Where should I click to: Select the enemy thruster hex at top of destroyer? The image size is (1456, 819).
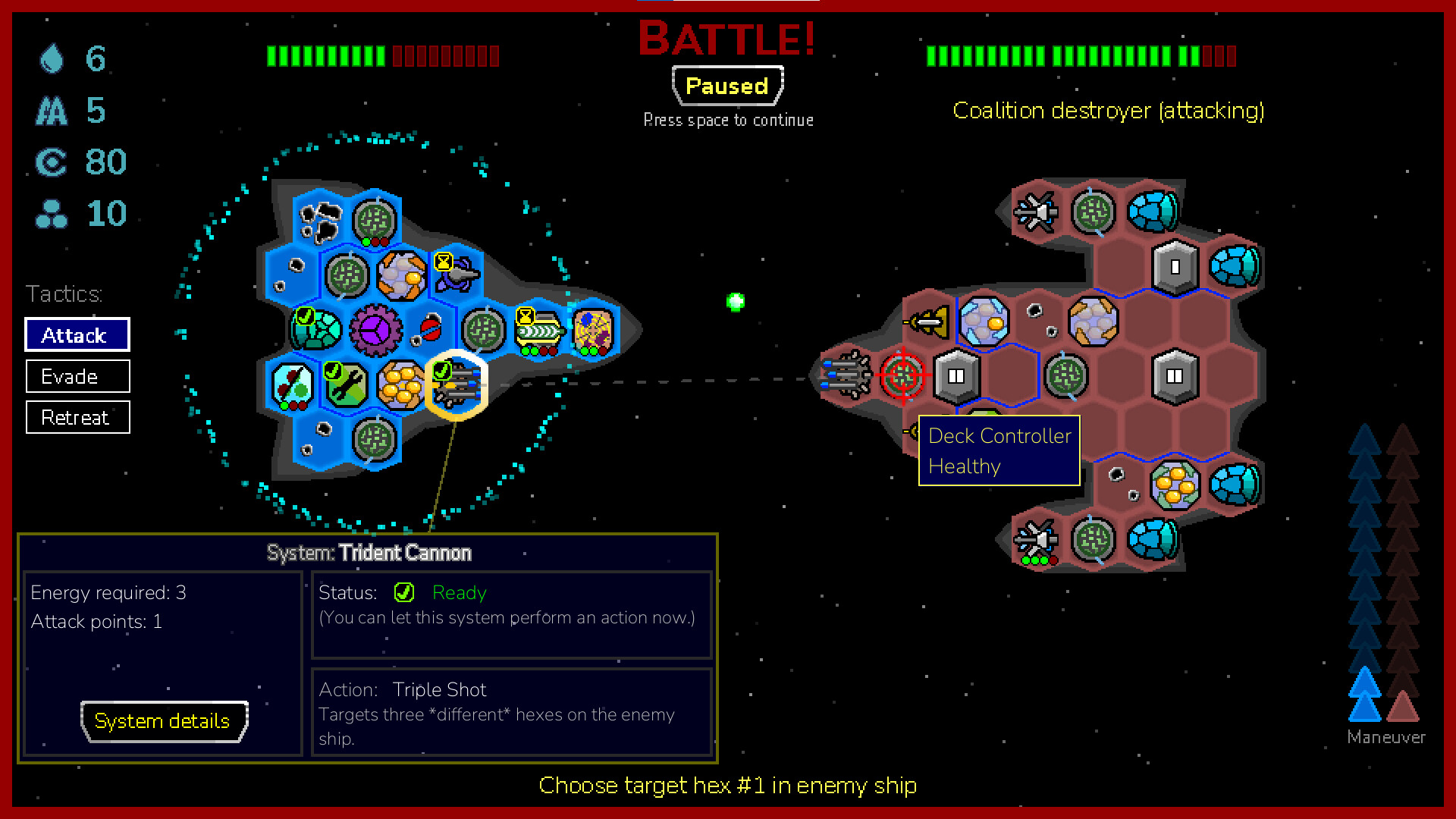point(1037,211)
